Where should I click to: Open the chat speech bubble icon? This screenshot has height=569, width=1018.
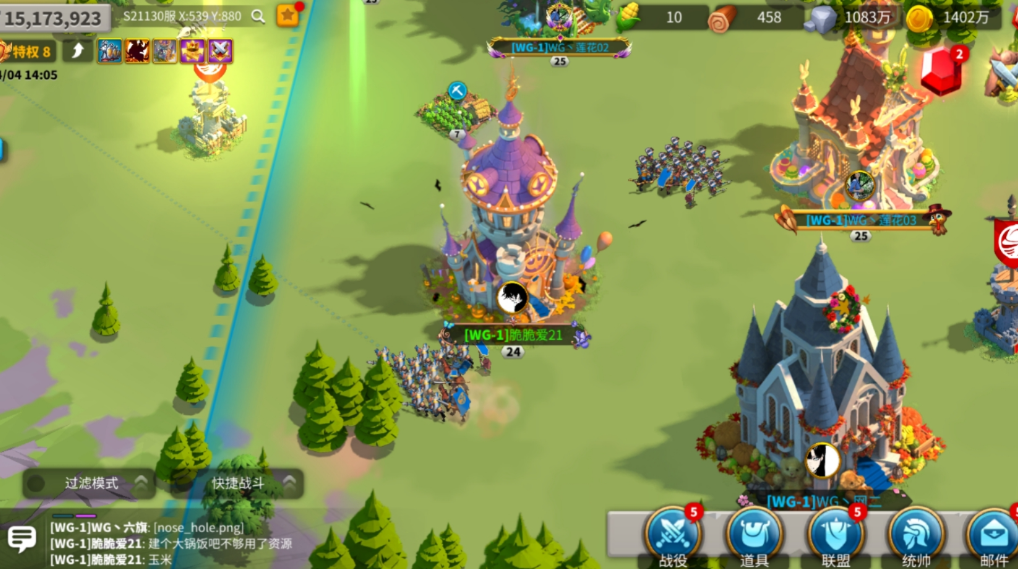22,540
